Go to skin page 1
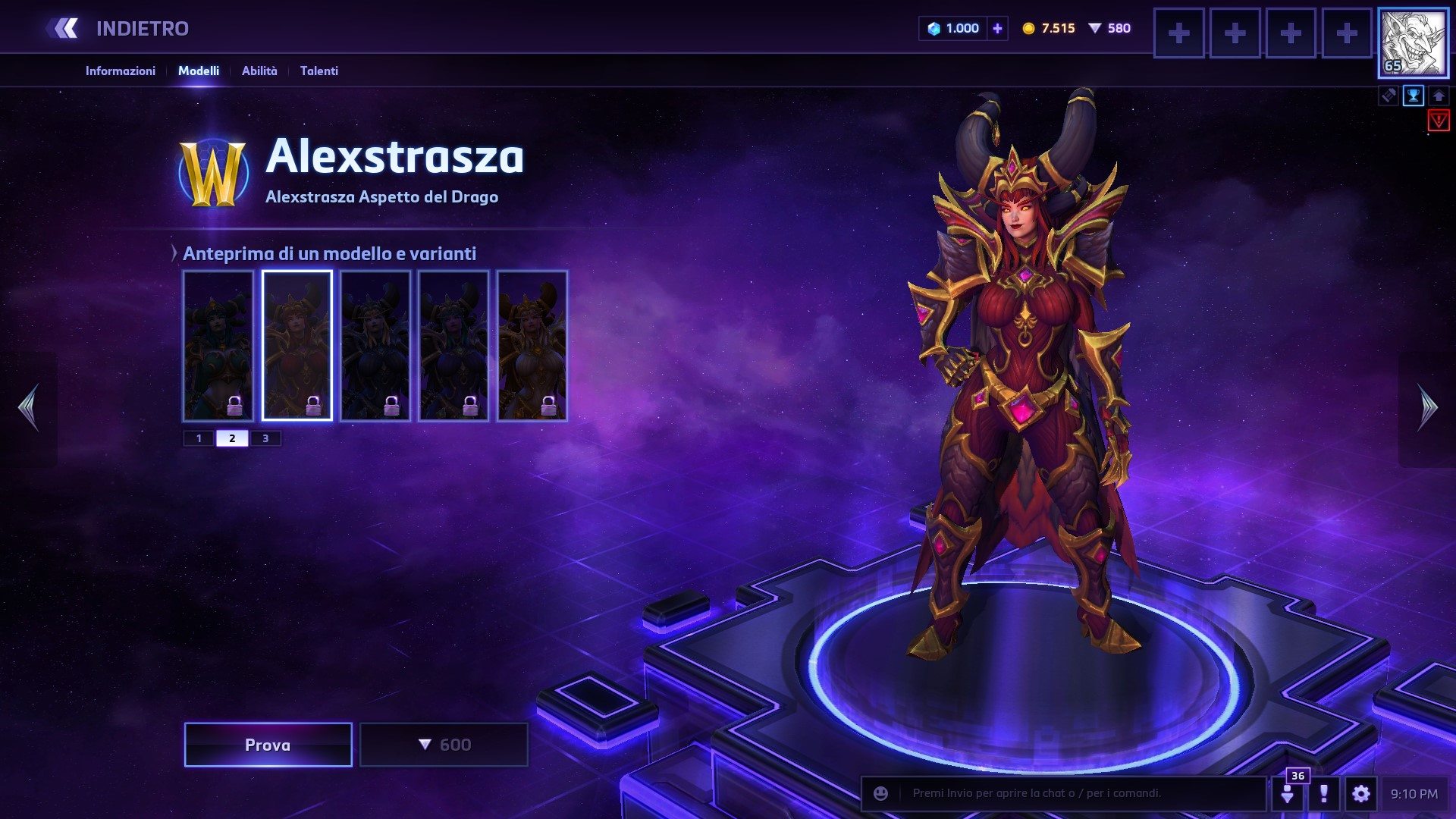 pos(199,438)
